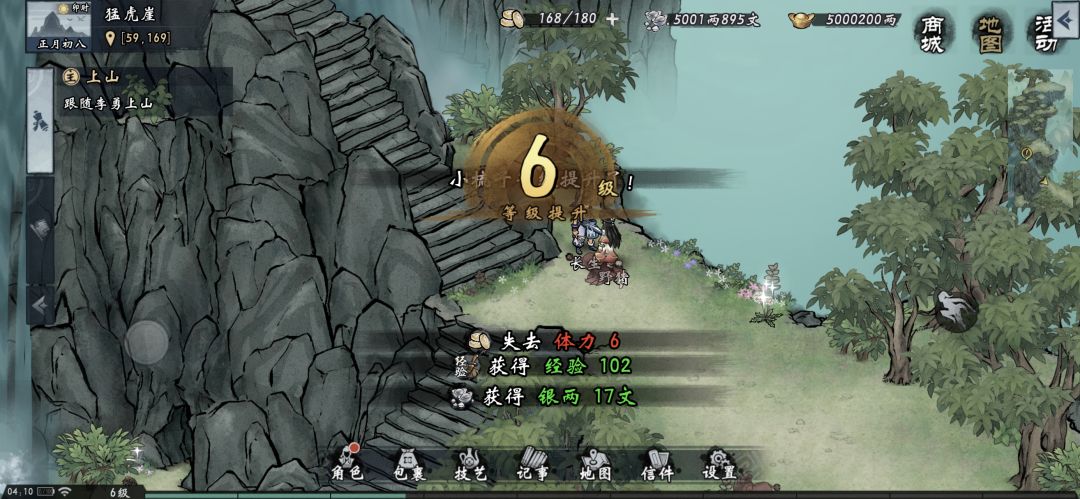Collapse the left side panel arrow
Screen dimensions: 1080x499
(x=41, y=304)
